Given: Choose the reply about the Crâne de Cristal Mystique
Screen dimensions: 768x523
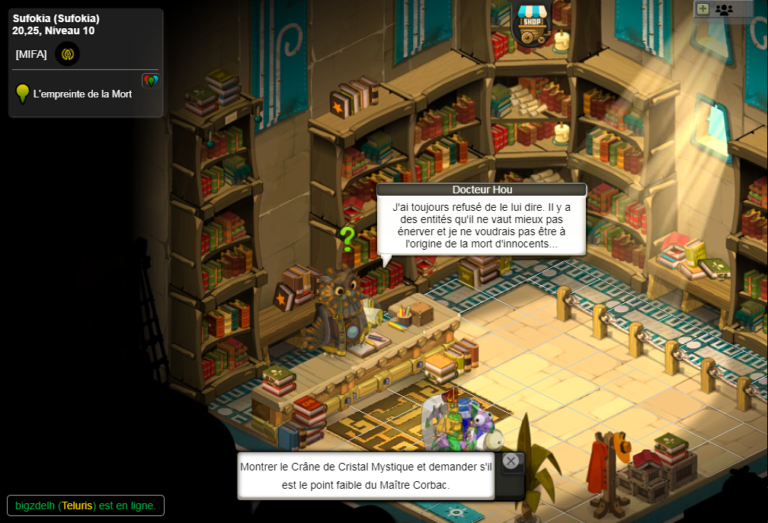Looking at the screenshot, I should (365, 476).
